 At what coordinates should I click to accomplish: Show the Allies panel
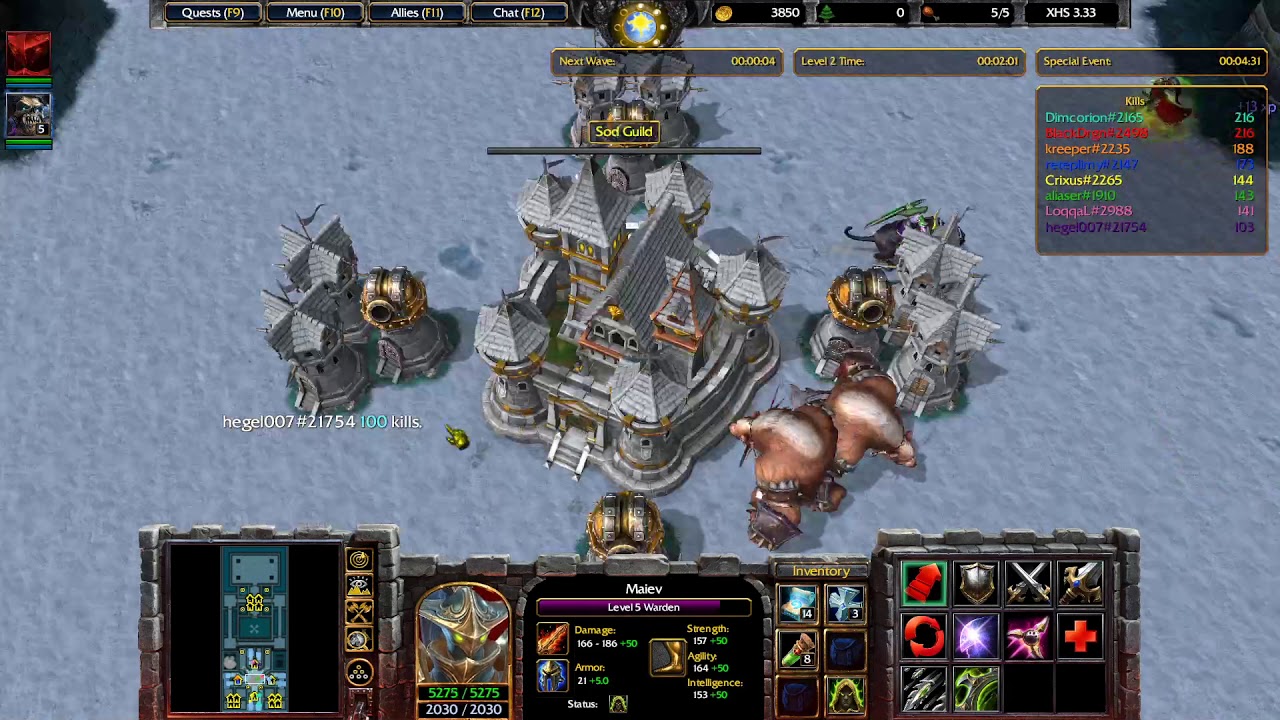417,13
